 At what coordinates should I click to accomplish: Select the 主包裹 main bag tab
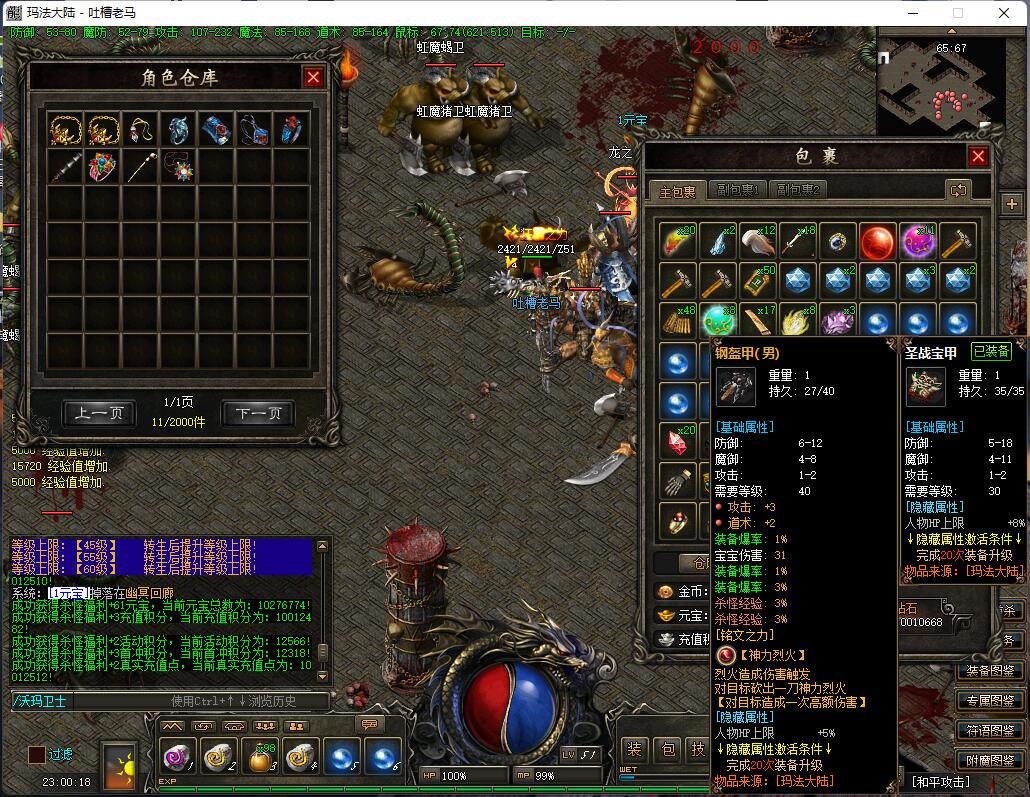click(678, 190)
